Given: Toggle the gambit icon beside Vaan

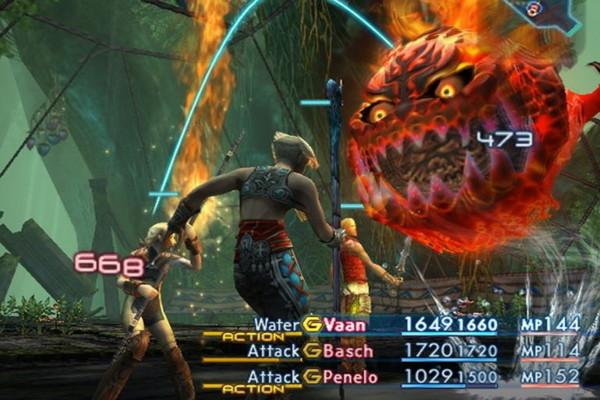Looking at the screenshot, I should pyautogui.click(x=312, y=324).
